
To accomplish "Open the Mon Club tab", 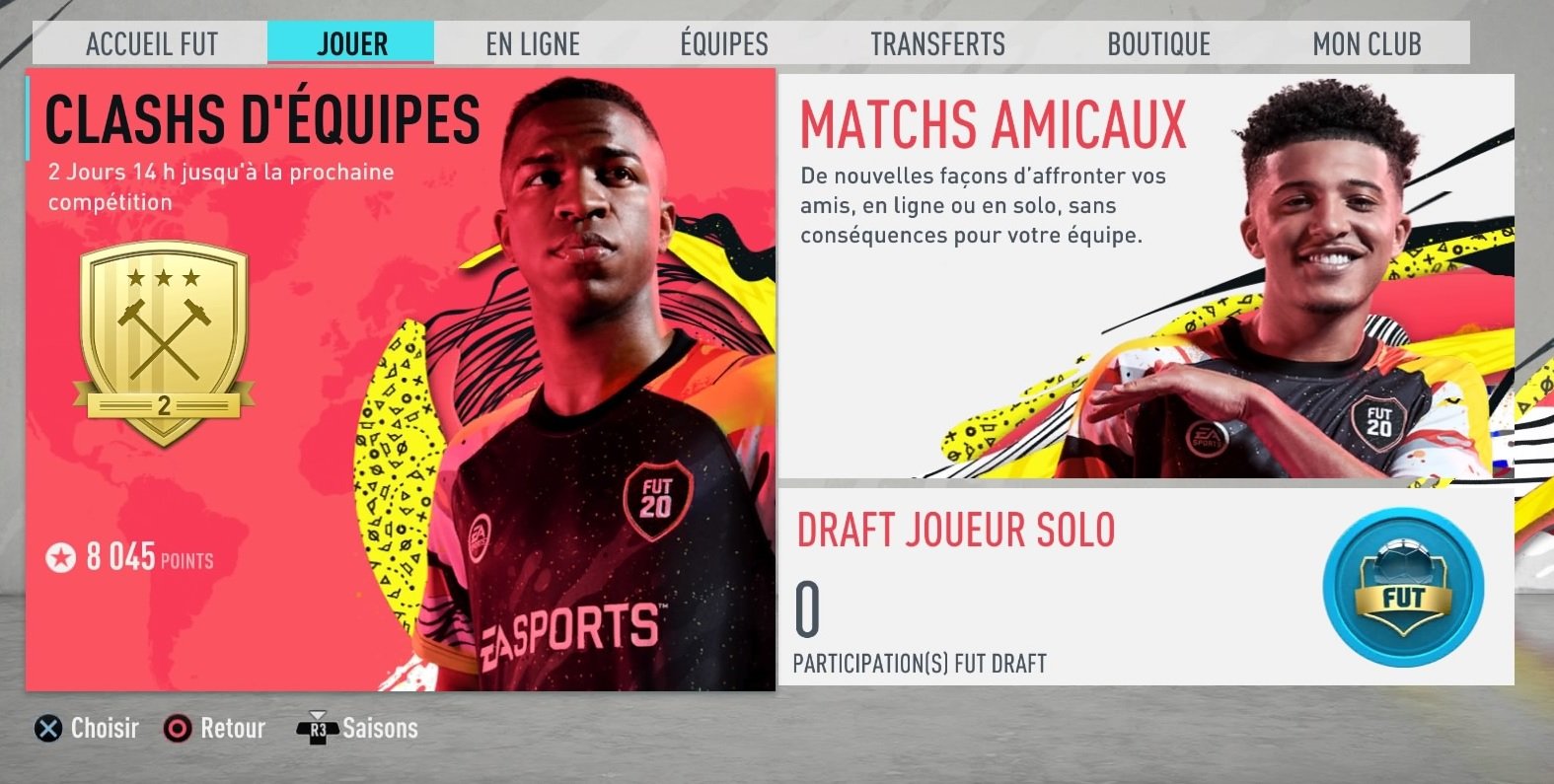I will pos(1366,42).
